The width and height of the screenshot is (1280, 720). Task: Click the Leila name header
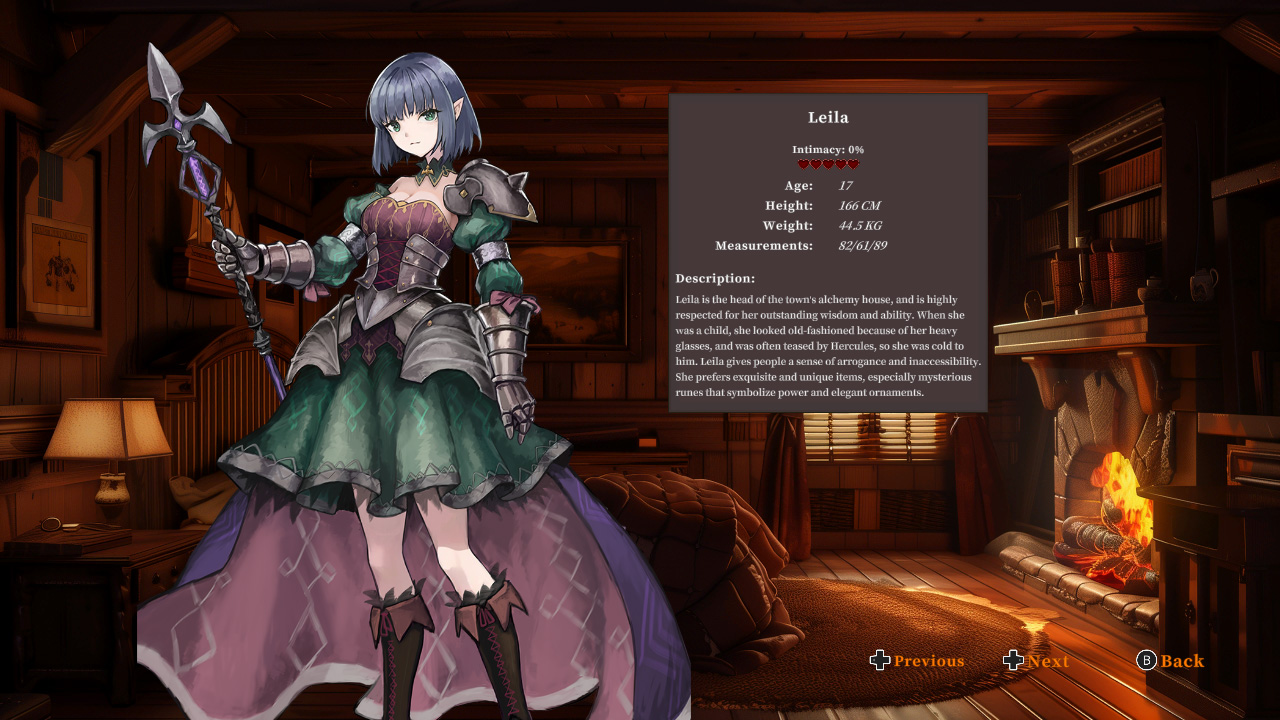(827, 117)
